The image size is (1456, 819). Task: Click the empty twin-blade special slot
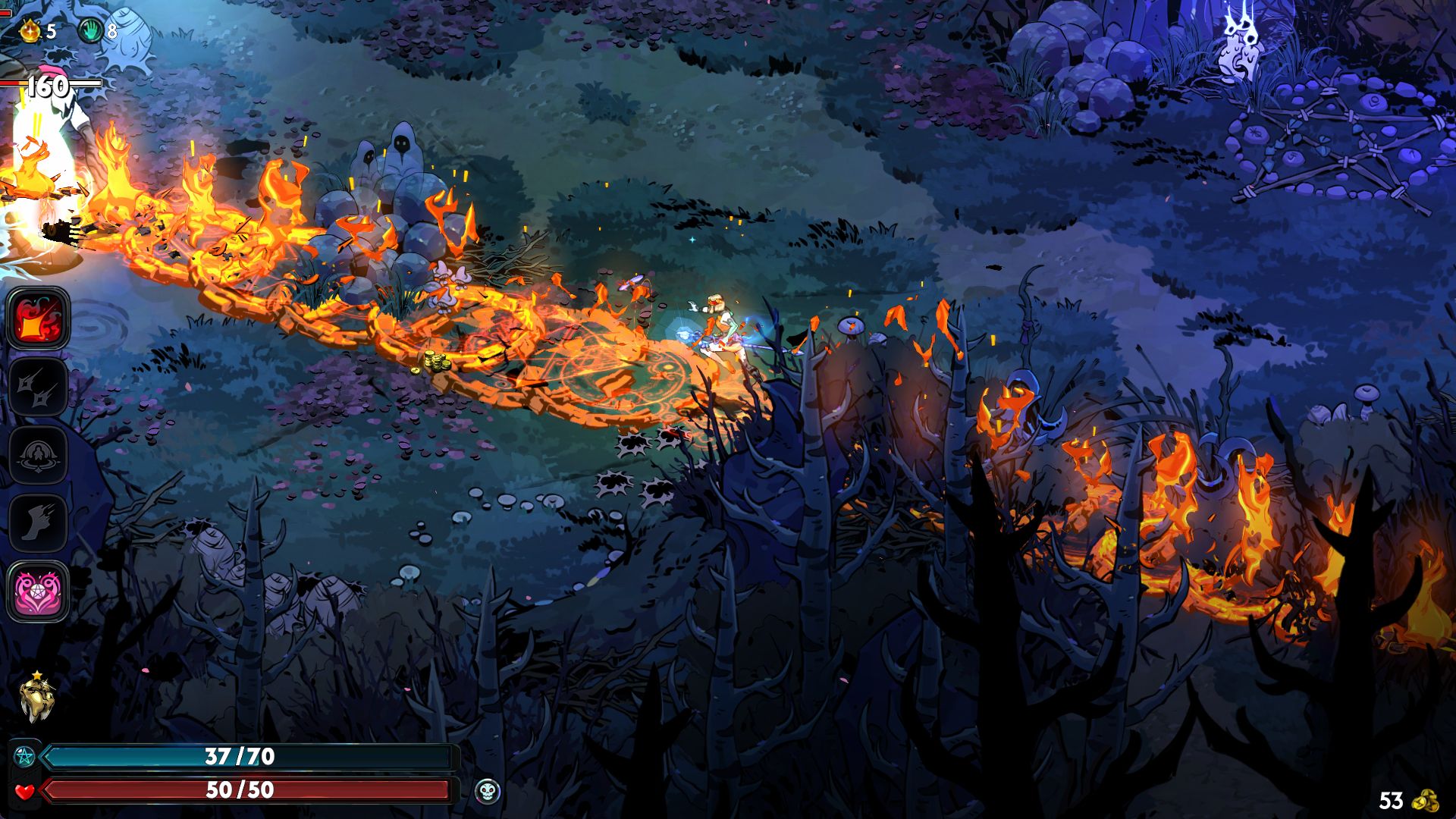[x=39, y=388]
